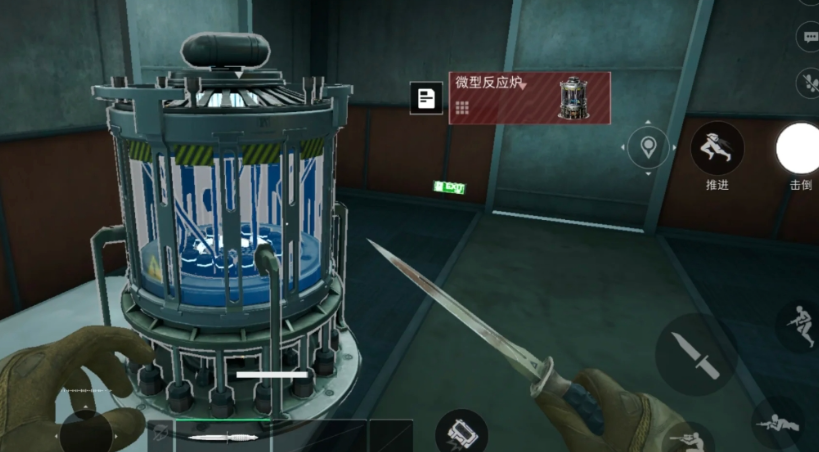
Task: Open the document icon beside 微型反应炉
Action: pyautogui.click(x=426, y=98)
